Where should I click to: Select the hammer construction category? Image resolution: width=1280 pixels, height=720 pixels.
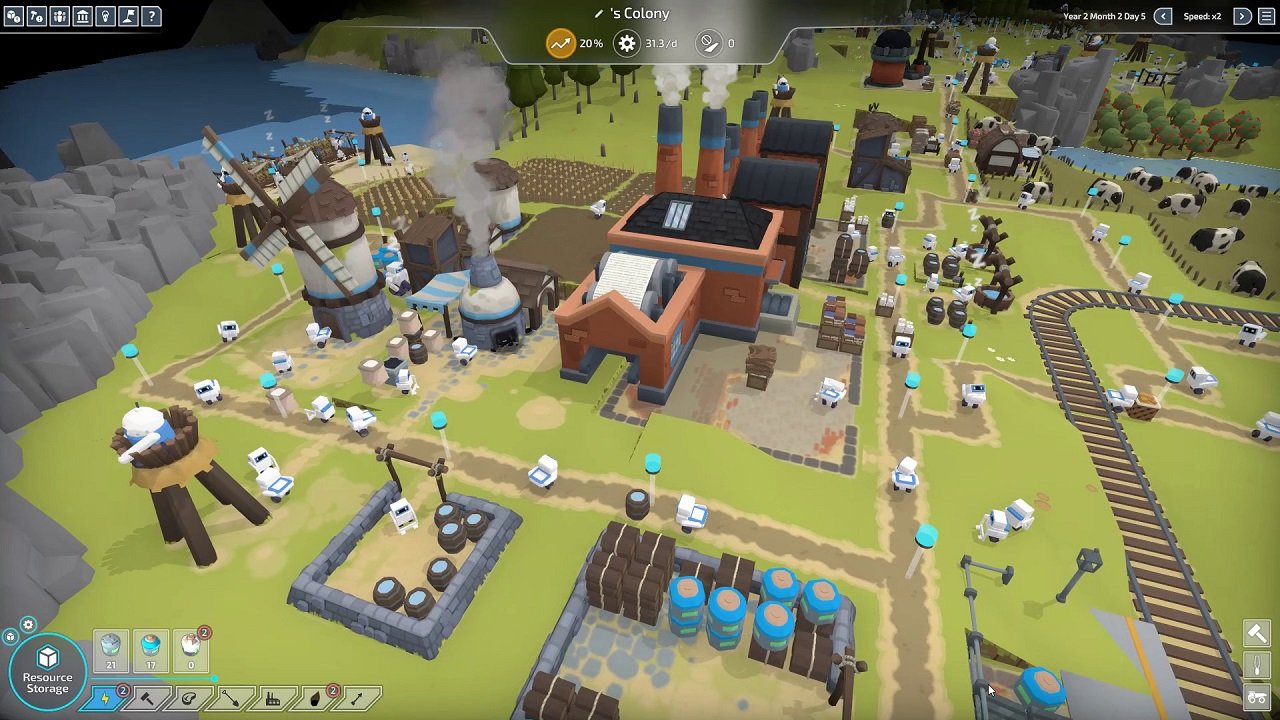pos(146,698)
